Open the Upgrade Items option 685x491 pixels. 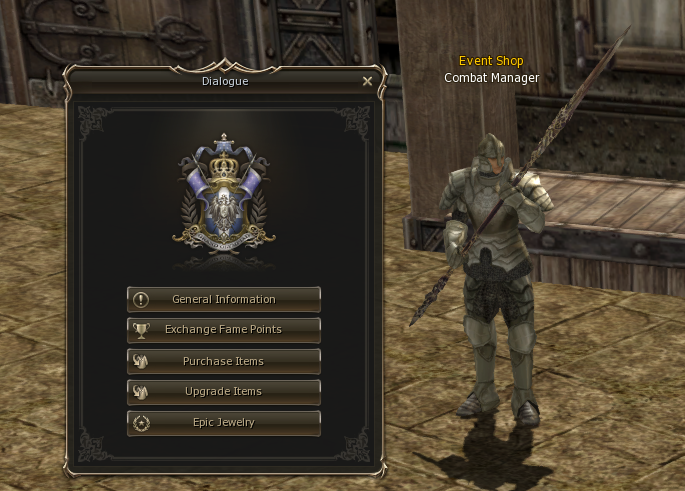(224, 392)
